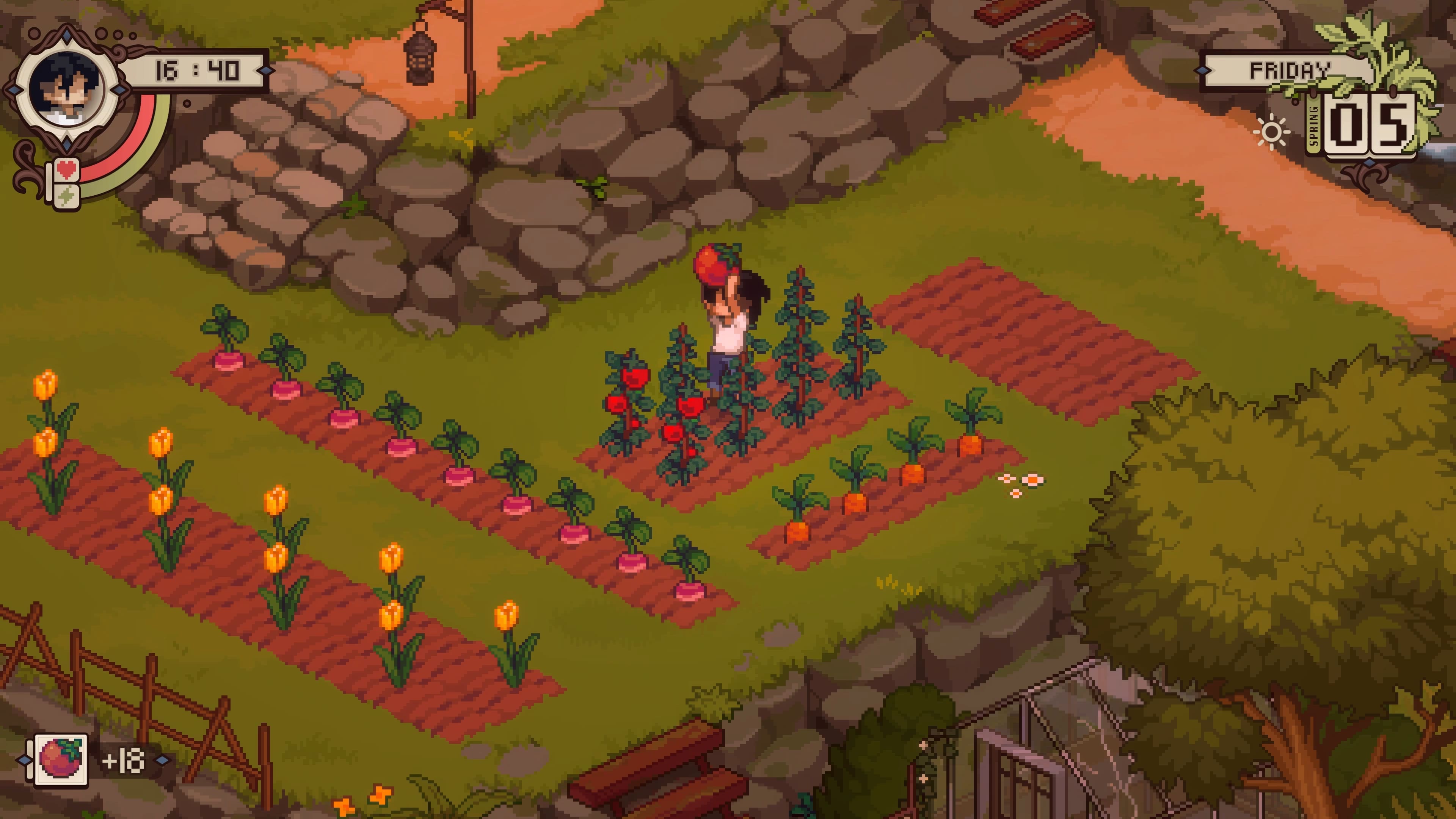
Task: Select the green energy bolt icon
Action: [x=67, y=196]
